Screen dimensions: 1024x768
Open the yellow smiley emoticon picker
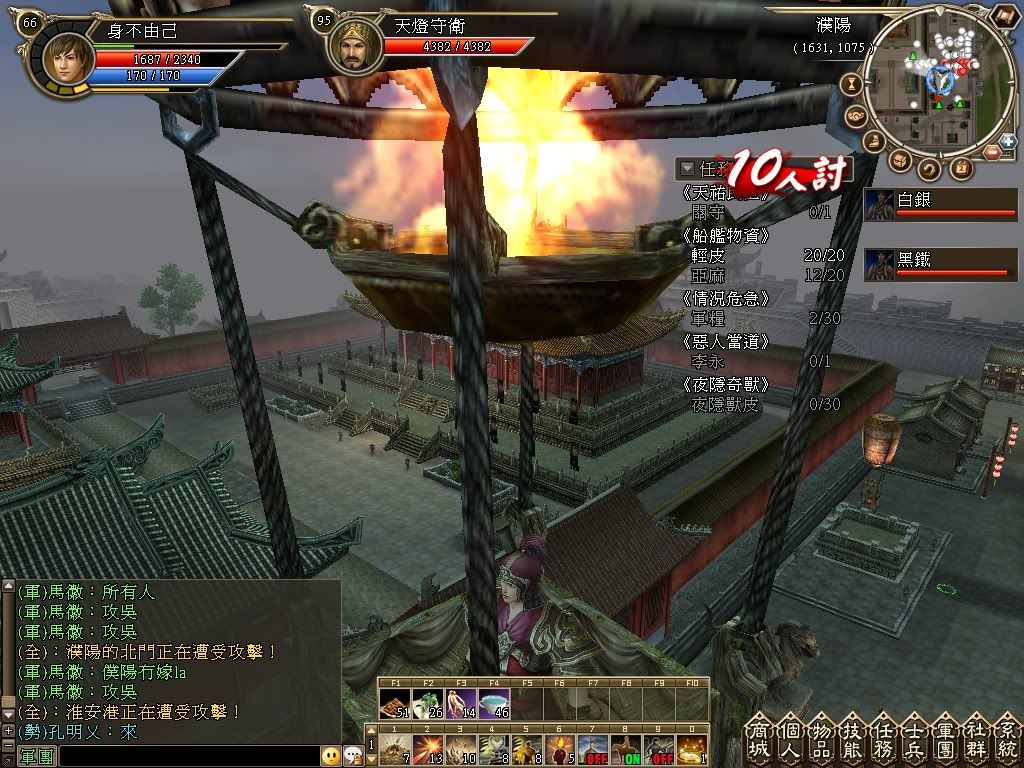click(330, 756)
